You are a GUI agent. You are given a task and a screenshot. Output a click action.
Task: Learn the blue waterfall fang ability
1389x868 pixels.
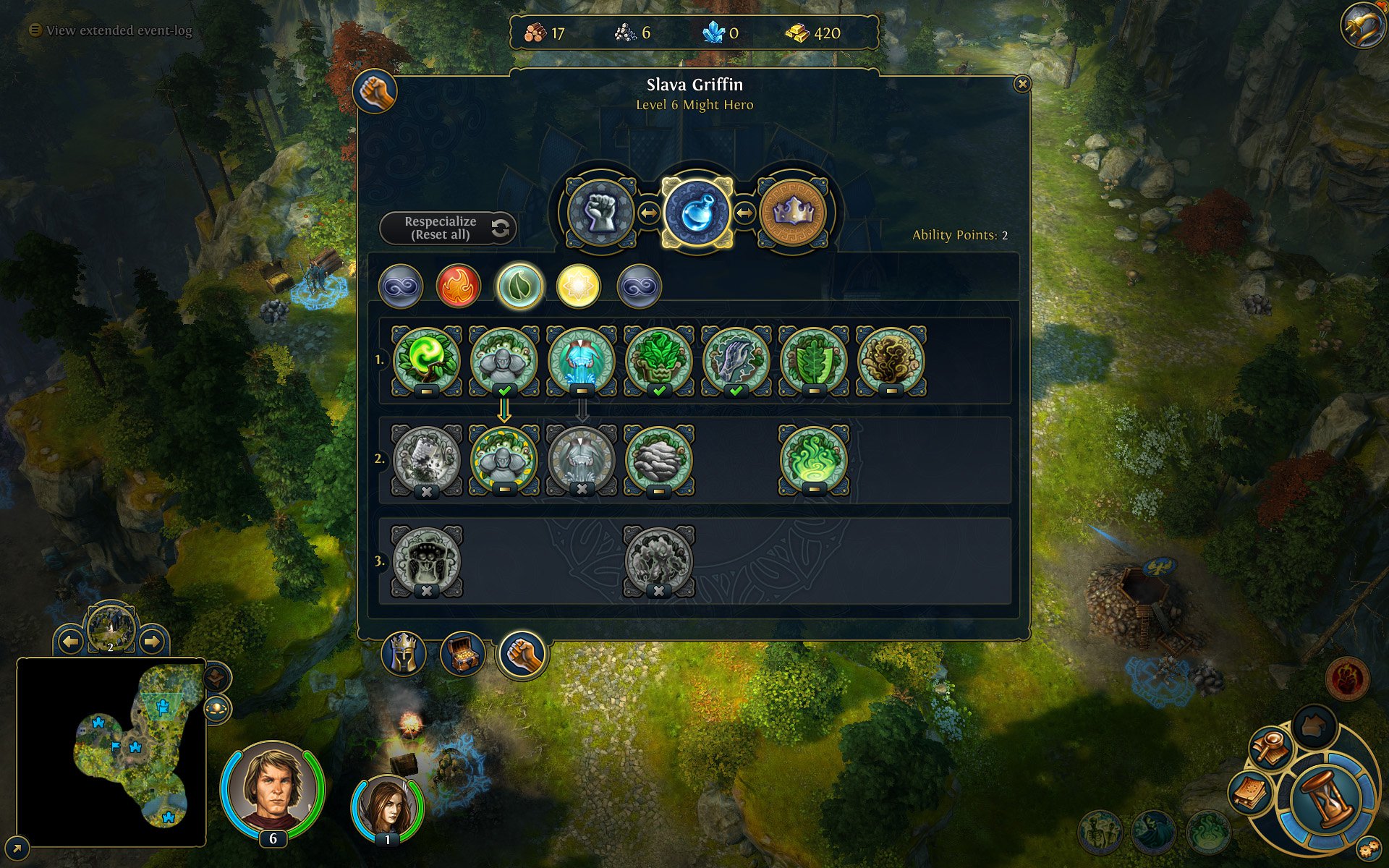pyautogui.click(x=581, y=359)
